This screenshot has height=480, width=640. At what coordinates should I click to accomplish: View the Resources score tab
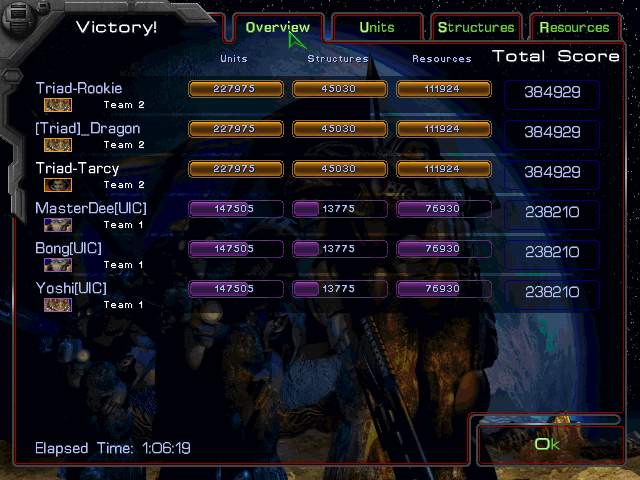click(x=574, y=27)
